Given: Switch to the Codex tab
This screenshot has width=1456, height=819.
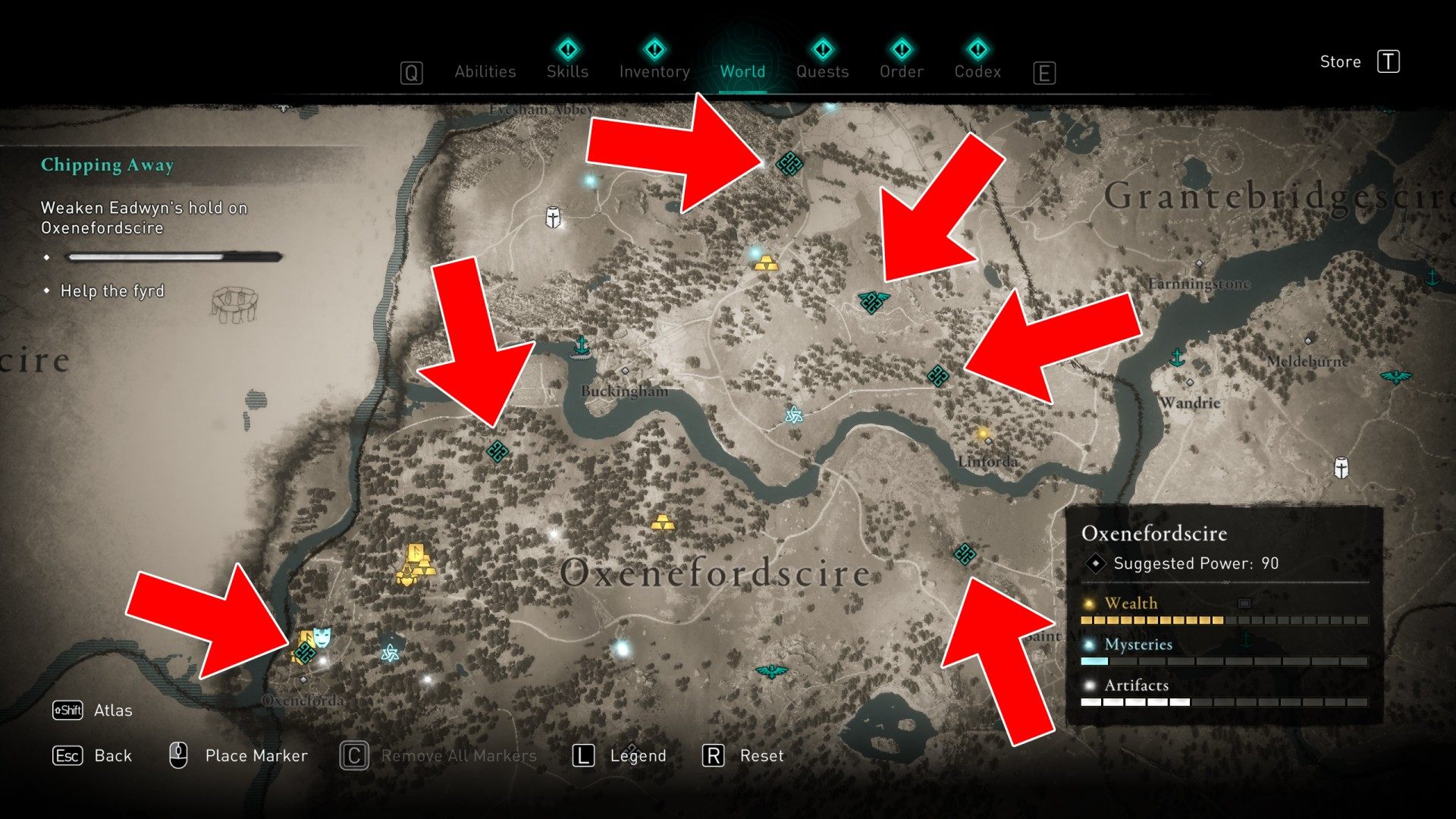Looking at the screenshot, I should pyautogui.click(x=977, y=71).
